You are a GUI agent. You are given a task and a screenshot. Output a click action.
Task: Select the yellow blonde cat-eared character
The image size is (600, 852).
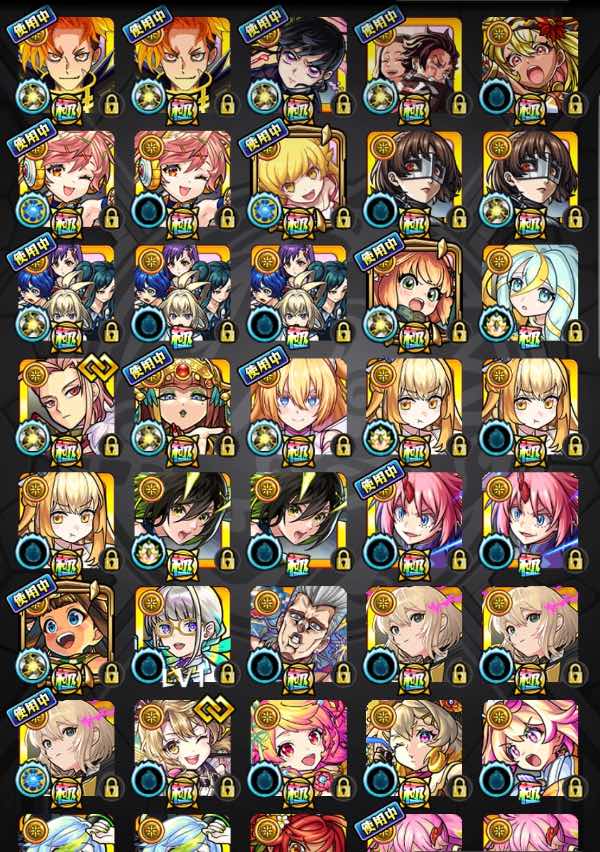(x=298, y=177)
